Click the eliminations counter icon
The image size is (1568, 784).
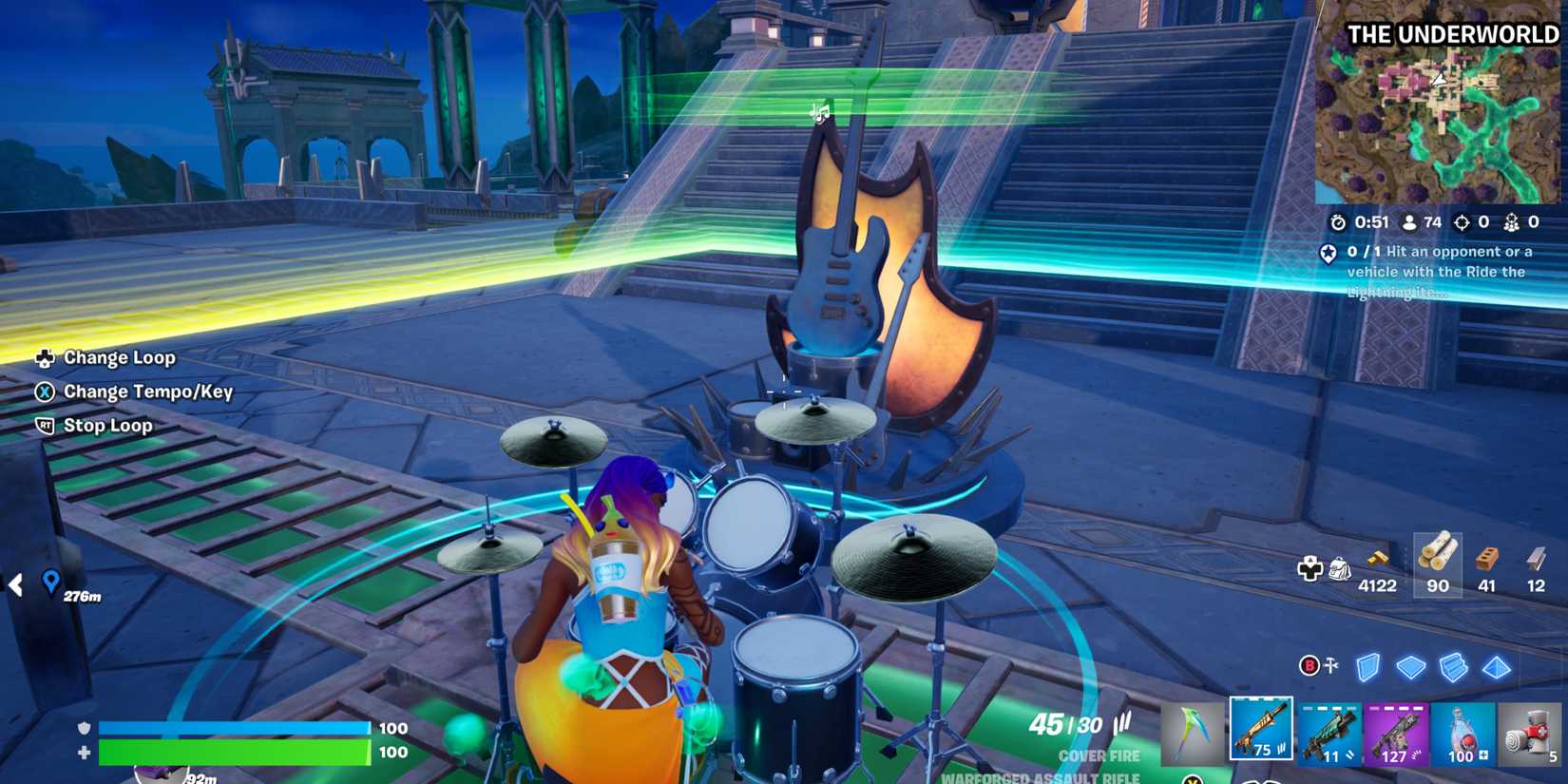[1462, 222]
